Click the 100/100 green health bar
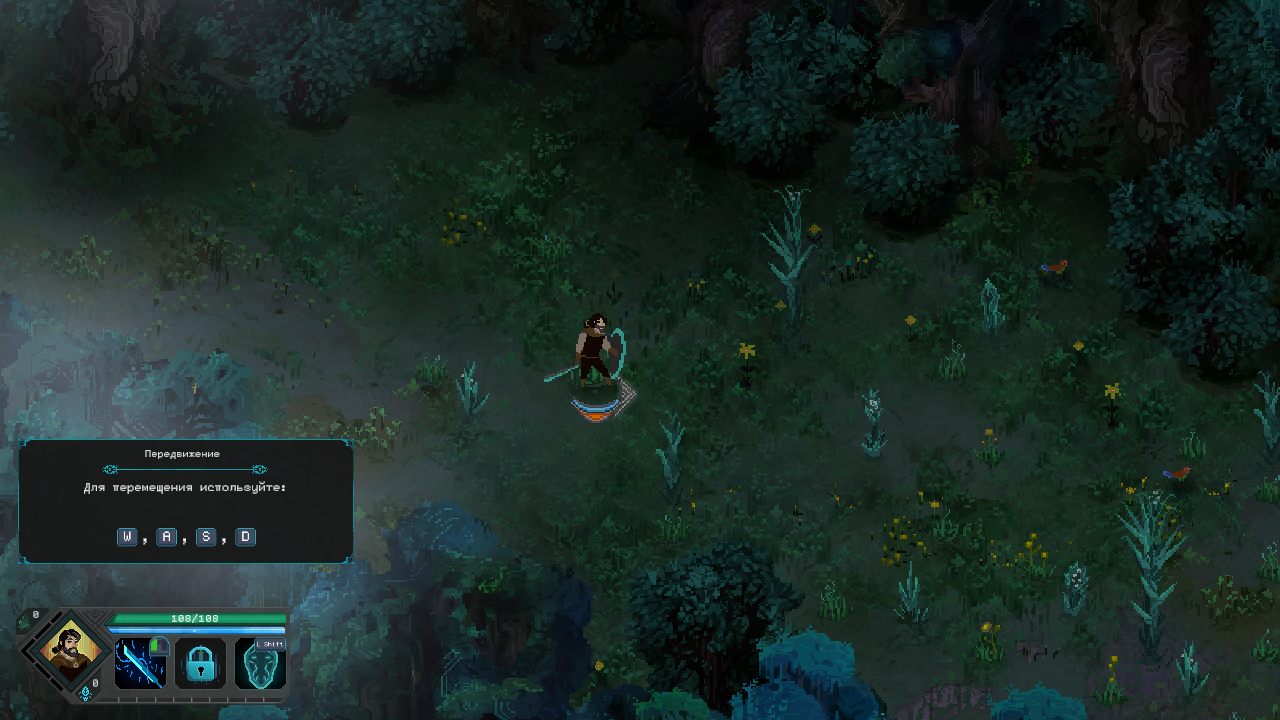 pos(199,619)
